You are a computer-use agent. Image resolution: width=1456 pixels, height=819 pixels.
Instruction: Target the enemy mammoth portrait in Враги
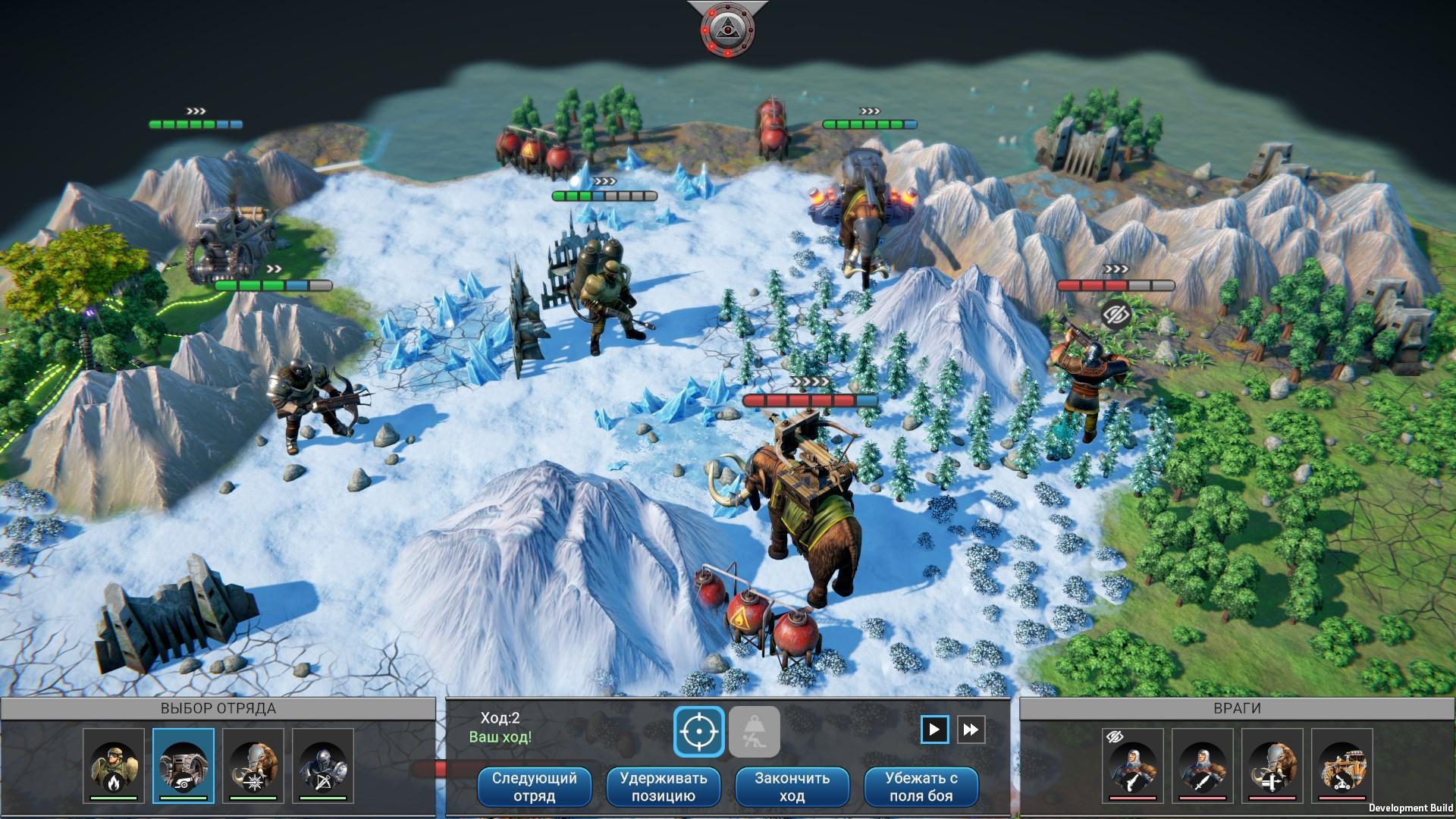(x=1272, y=764)
